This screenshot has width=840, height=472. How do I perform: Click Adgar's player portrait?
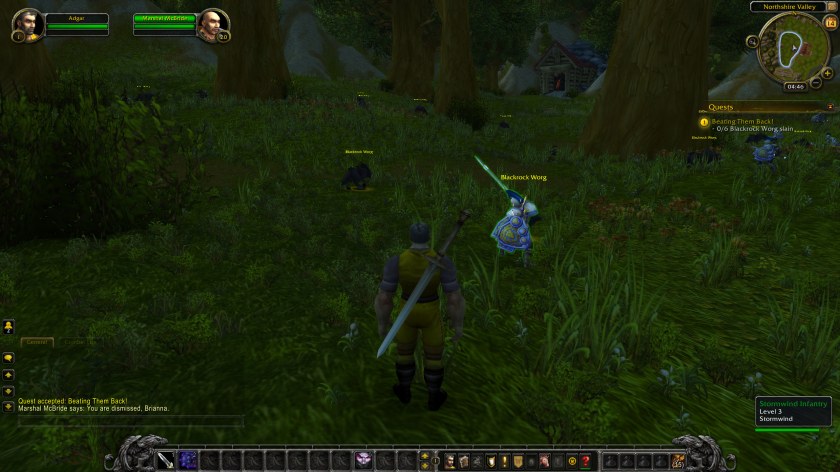(x=30, y=24)
